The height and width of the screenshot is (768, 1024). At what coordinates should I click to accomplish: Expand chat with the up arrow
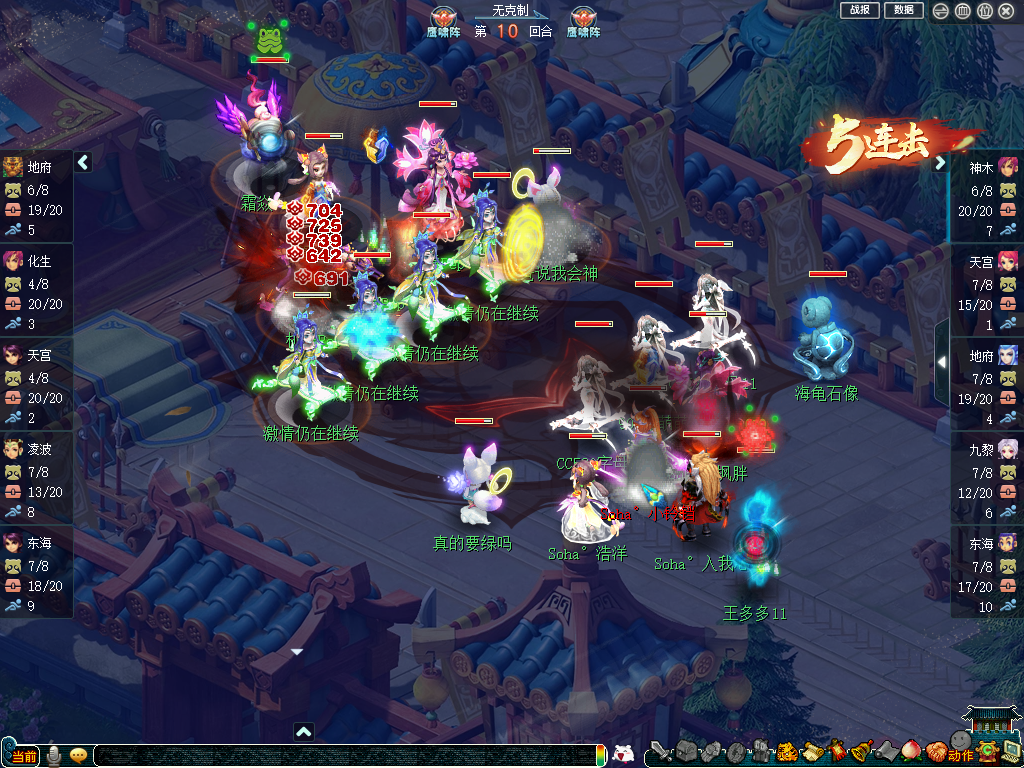click(x=303, y=732)
